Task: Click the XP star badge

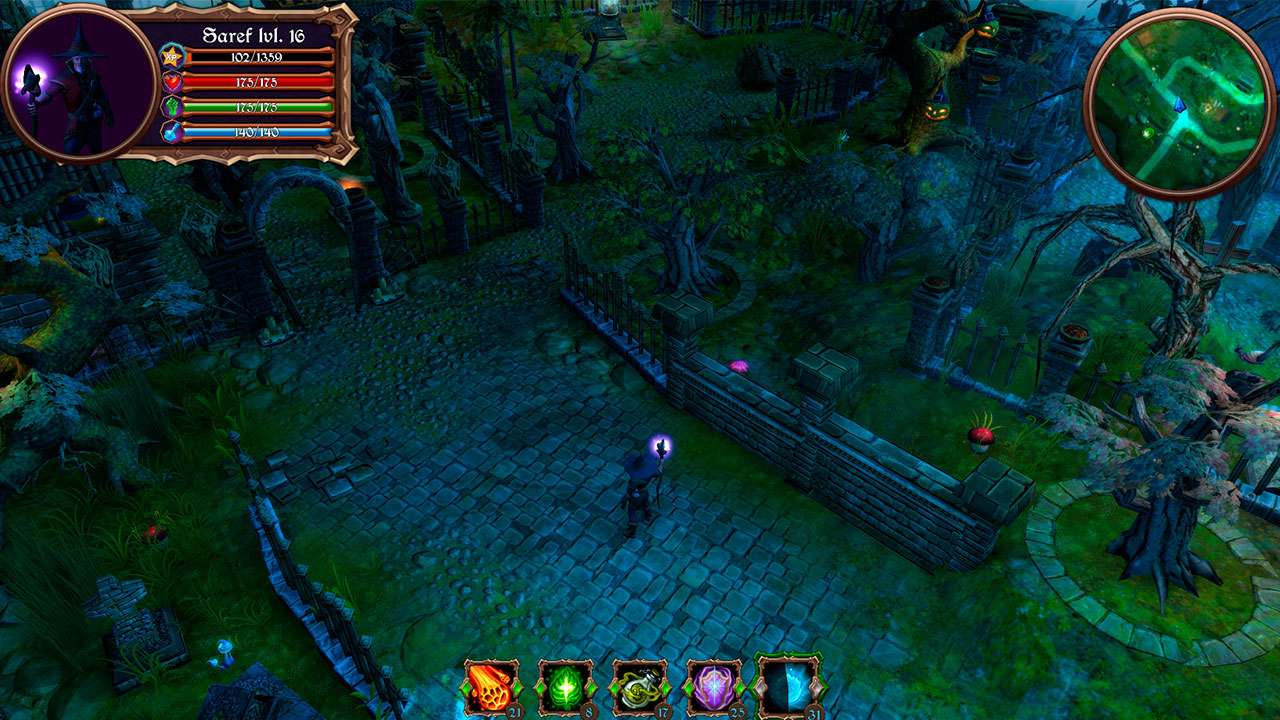Action: 170,56
